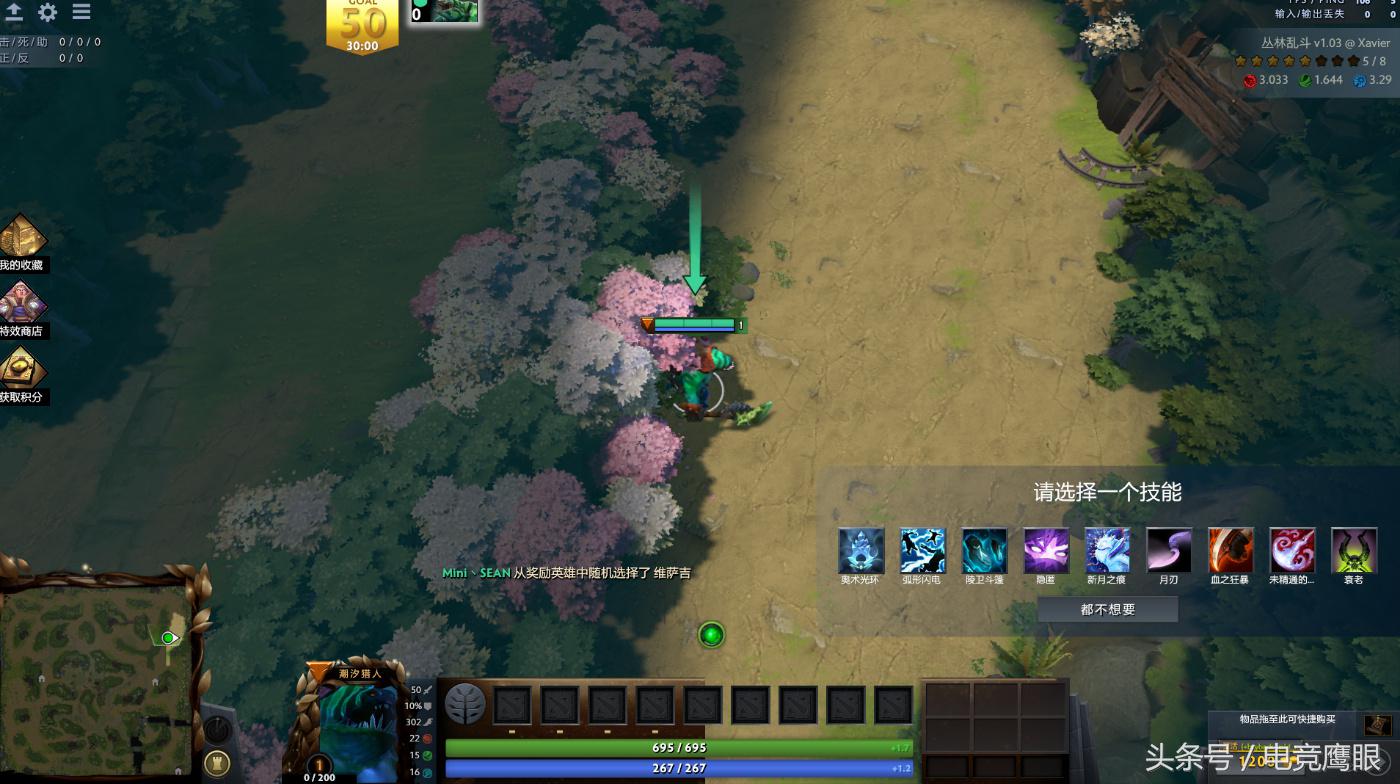Choose the purple 隐匿 skill
Image resolution: width=1400 pixels, height=784 pixels.
tap(1046, 550)
